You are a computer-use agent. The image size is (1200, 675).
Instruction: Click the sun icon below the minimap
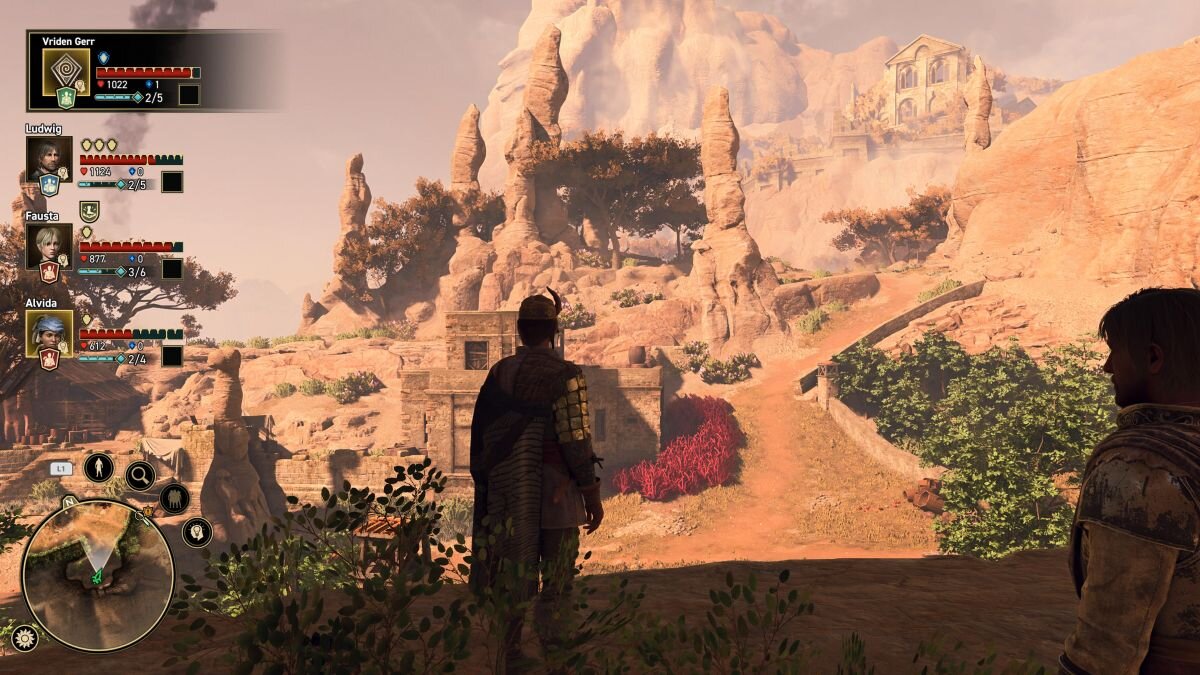pos(24,638)
